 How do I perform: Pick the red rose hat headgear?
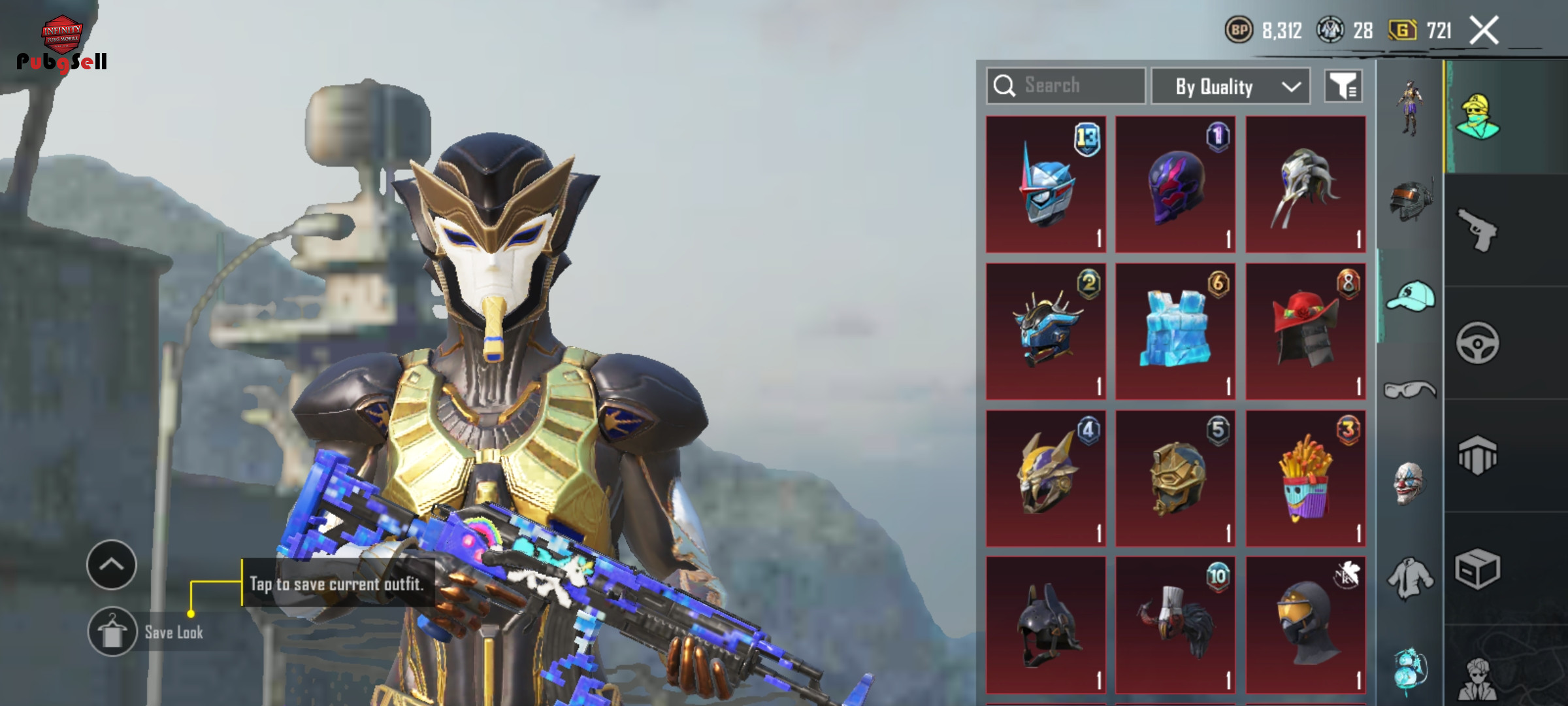click(x=1305, y=331)
